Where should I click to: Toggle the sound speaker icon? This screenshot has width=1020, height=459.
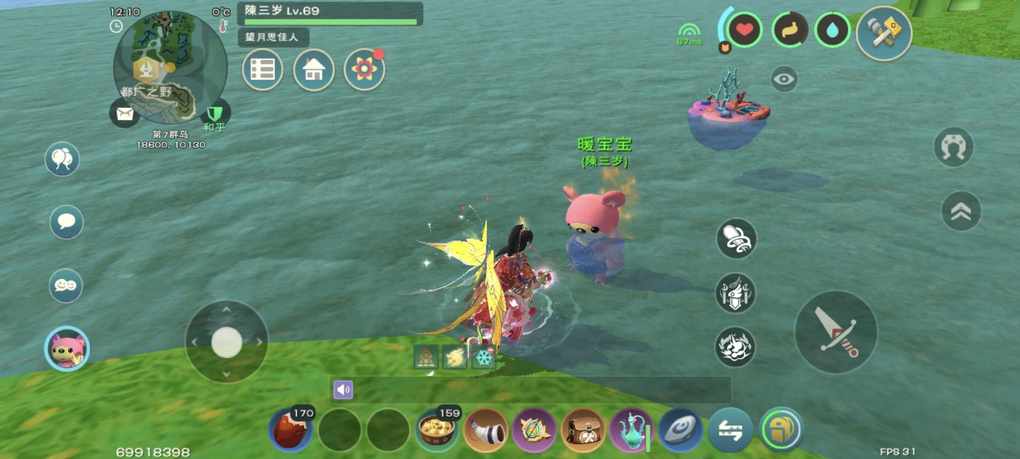344,390
